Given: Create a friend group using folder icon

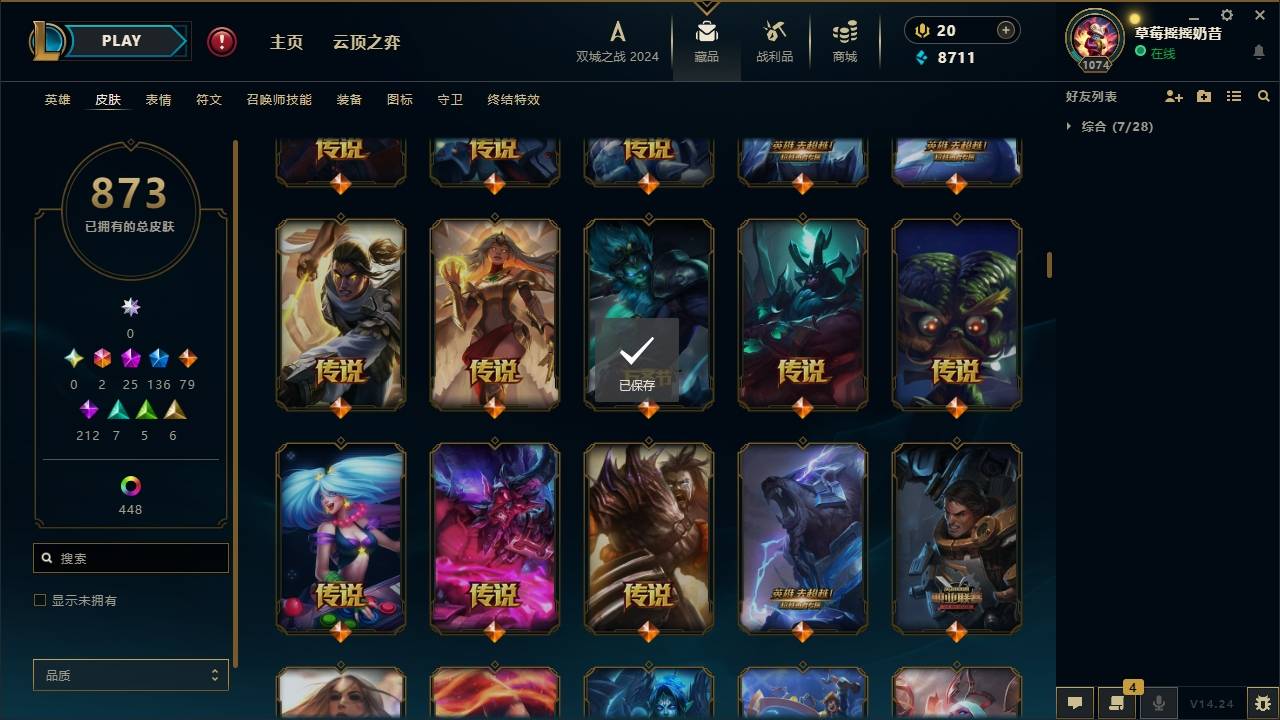Looking at the screenshot, I should [1202, 96].
